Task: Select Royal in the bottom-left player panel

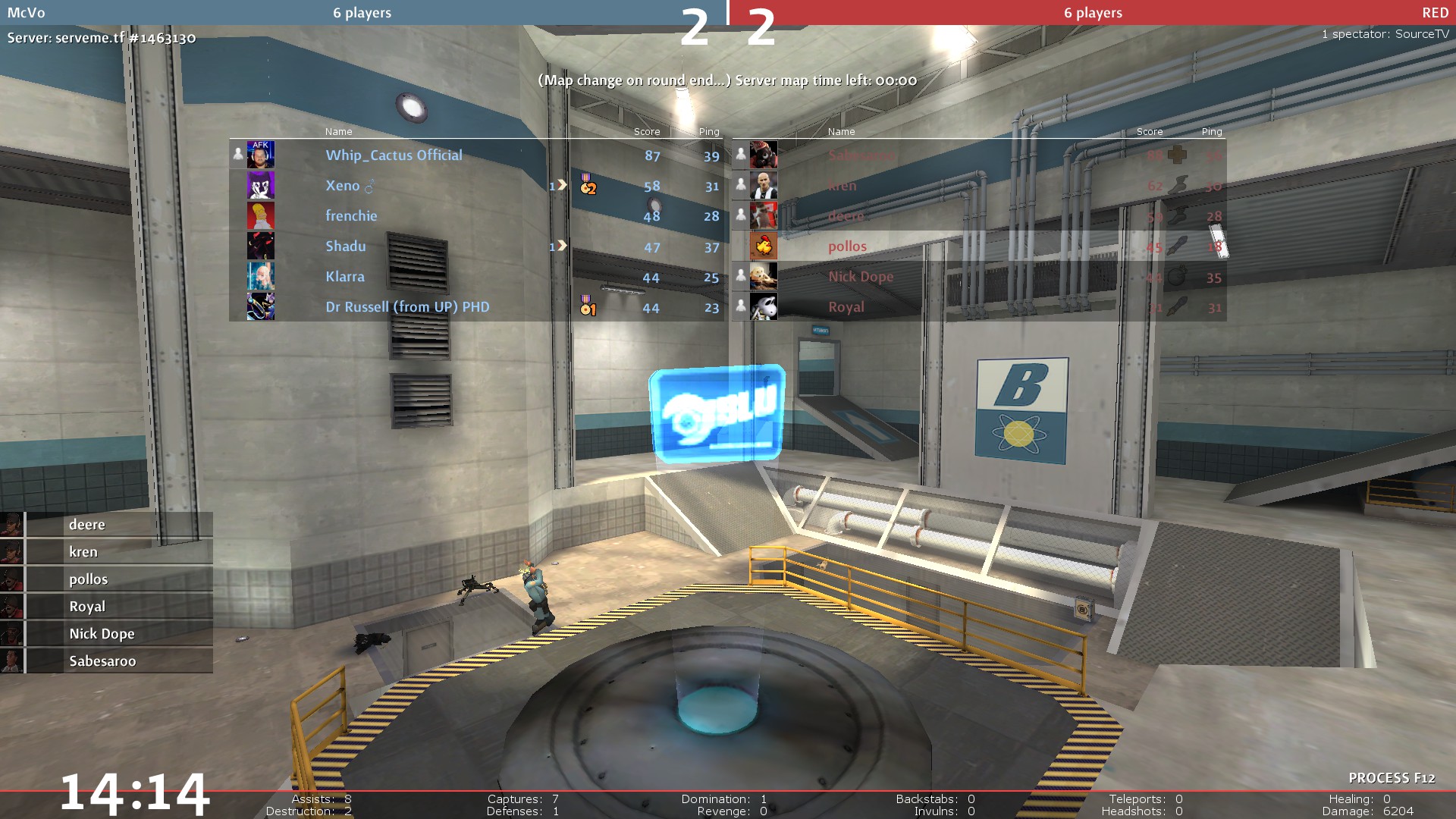Action: pos(87,607)
